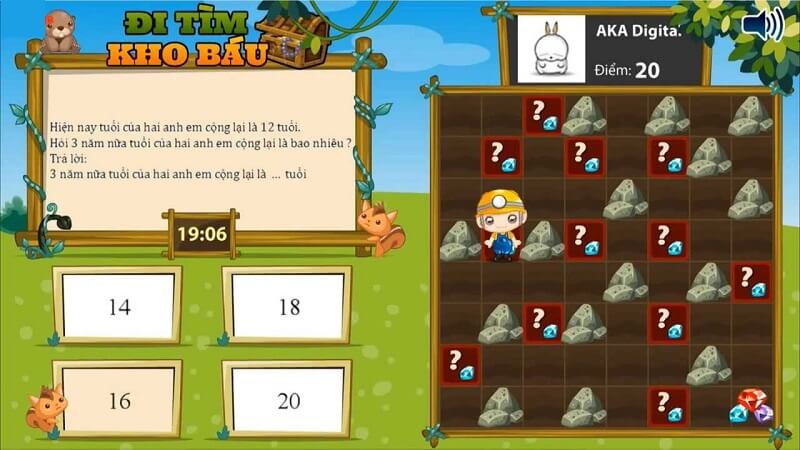Viewport: 800px width, 450px height.
Task: Collect the gem pile treasure tile
Action: click(750, 406)
